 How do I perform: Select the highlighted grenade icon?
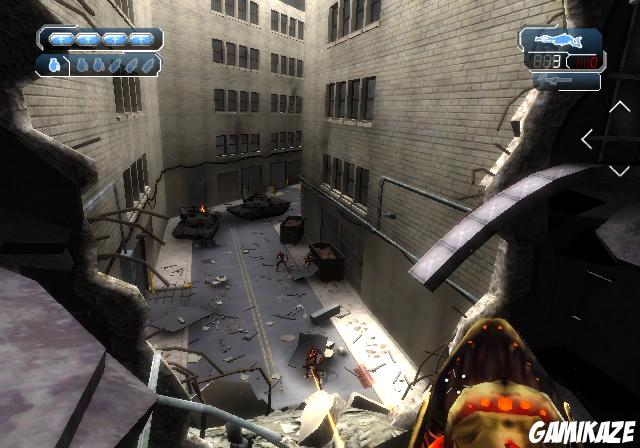coord(52,65)
